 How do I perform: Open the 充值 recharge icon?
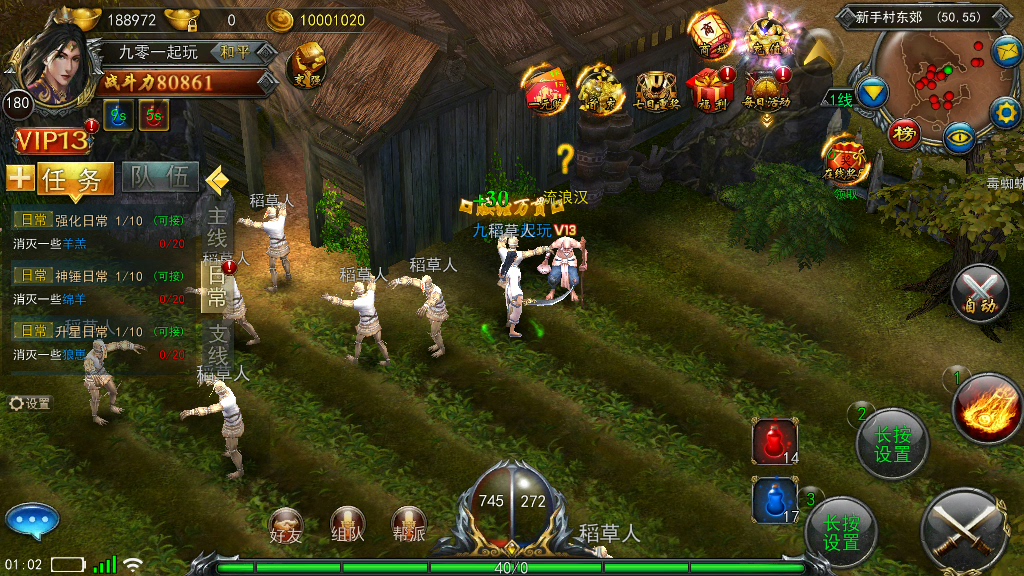tap(768, 35)
